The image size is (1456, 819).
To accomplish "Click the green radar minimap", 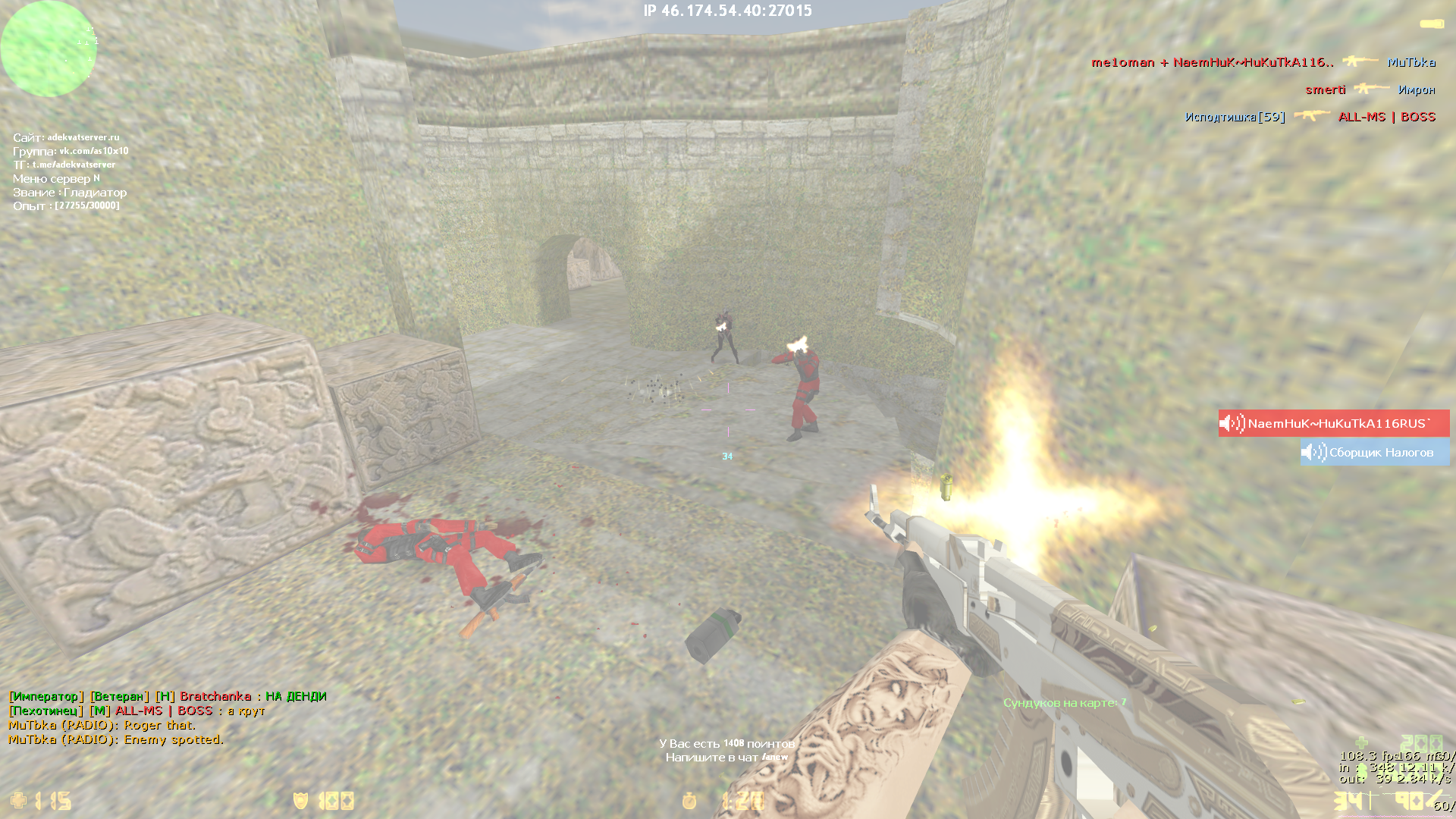I will click(x=49, y=49).
